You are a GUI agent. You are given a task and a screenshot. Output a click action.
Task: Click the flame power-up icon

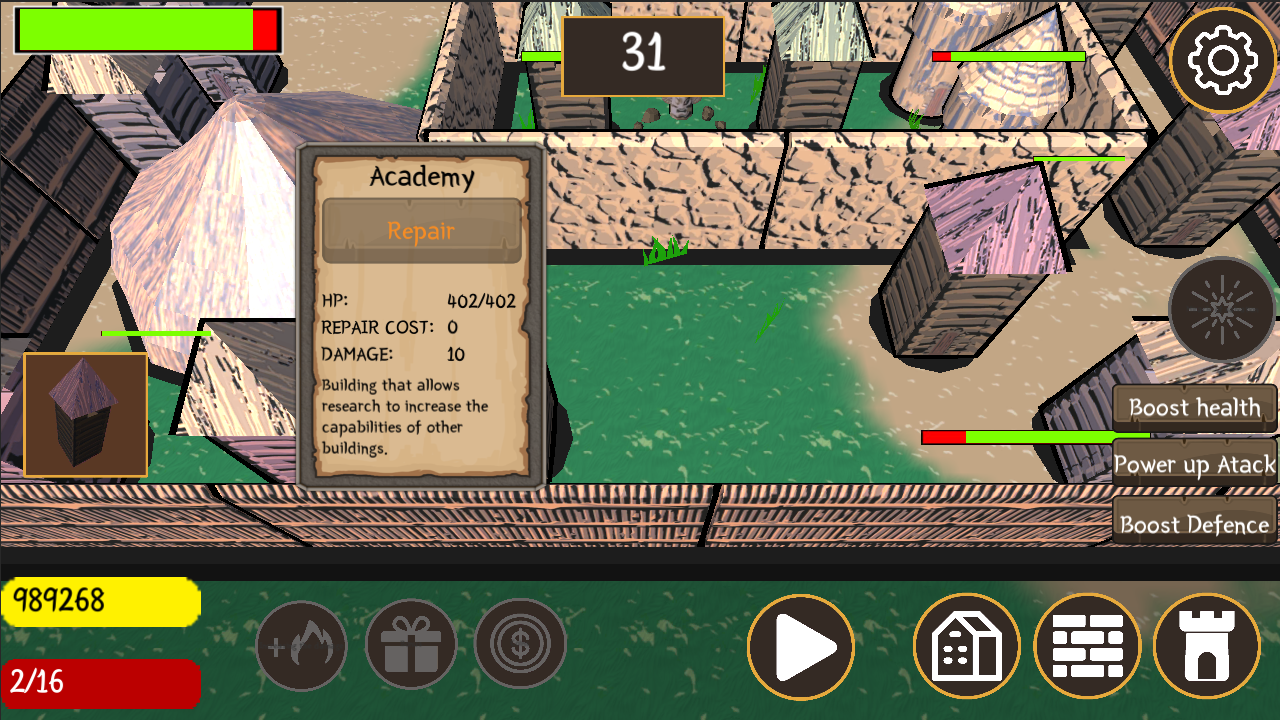tap(302, 645)
